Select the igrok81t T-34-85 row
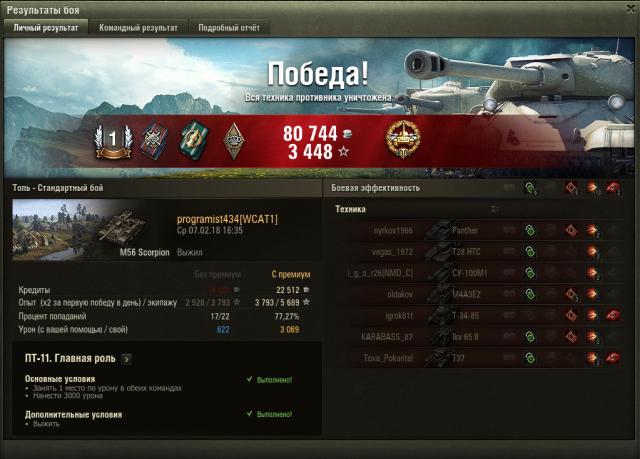The height and width of the screenshot is (459, 640). click(480, 316)
